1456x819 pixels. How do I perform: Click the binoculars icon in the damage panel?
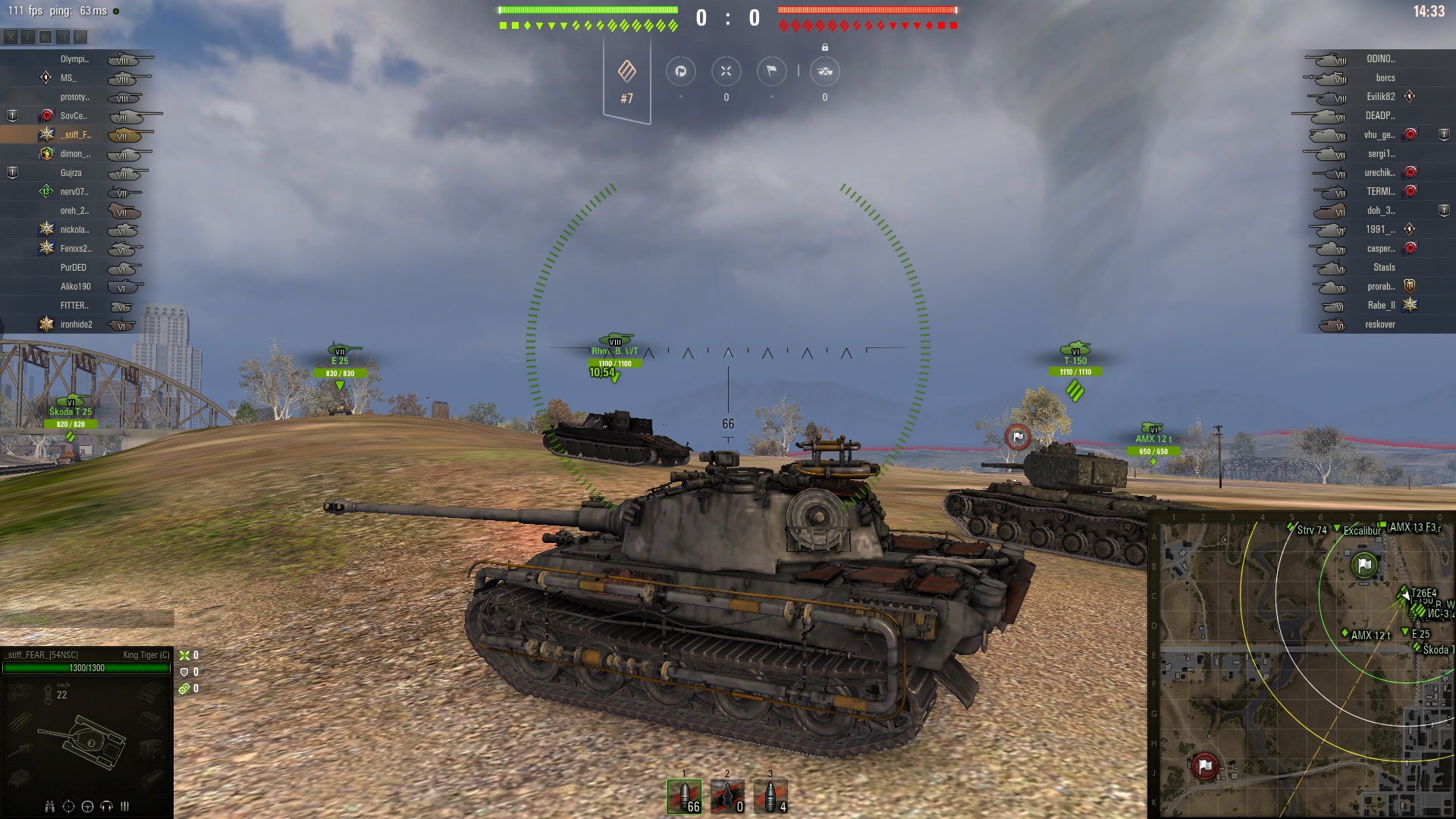click(50, 806)
